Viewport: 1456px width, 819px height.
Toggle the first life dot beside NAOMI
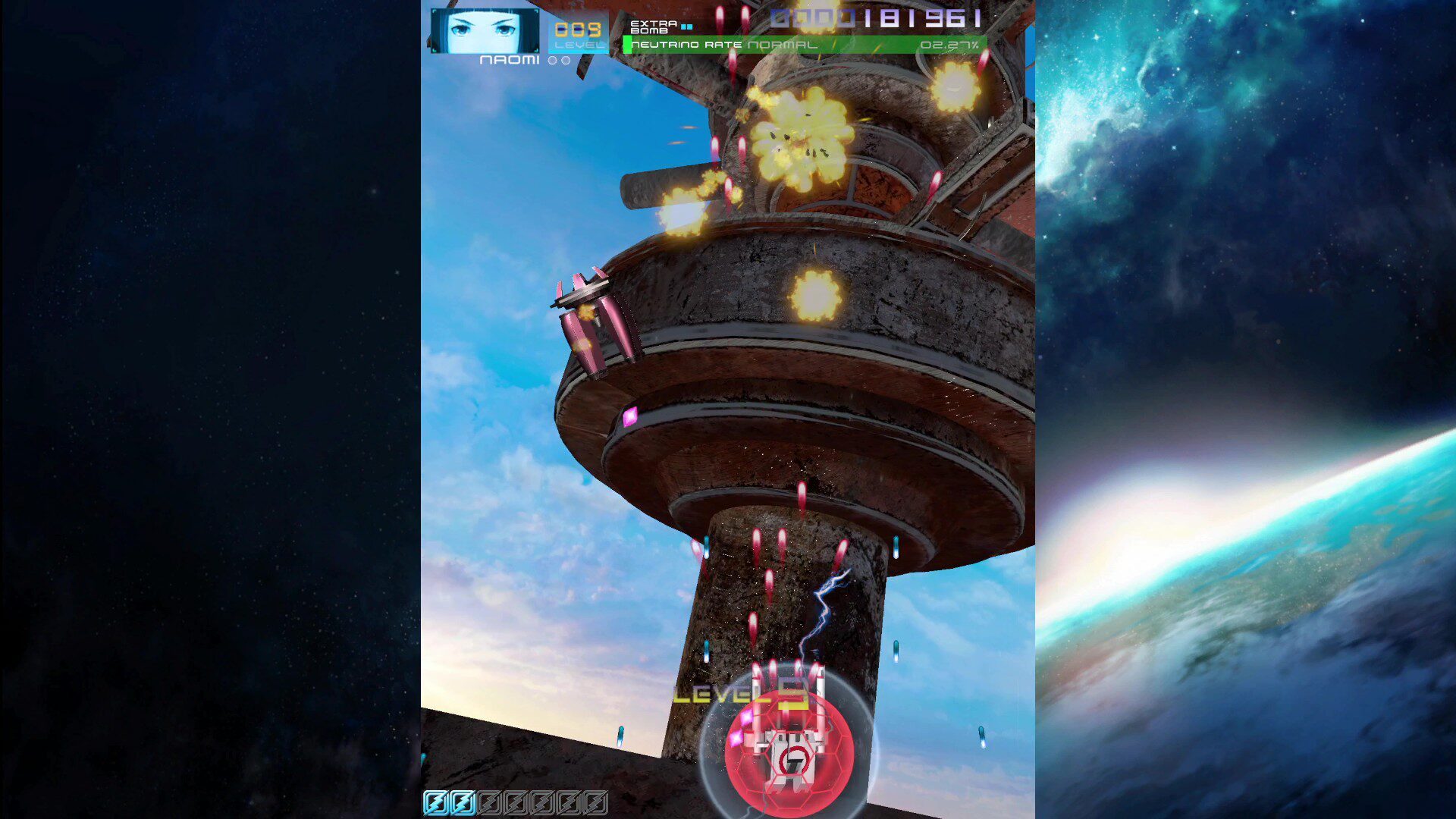click(552, 61)
